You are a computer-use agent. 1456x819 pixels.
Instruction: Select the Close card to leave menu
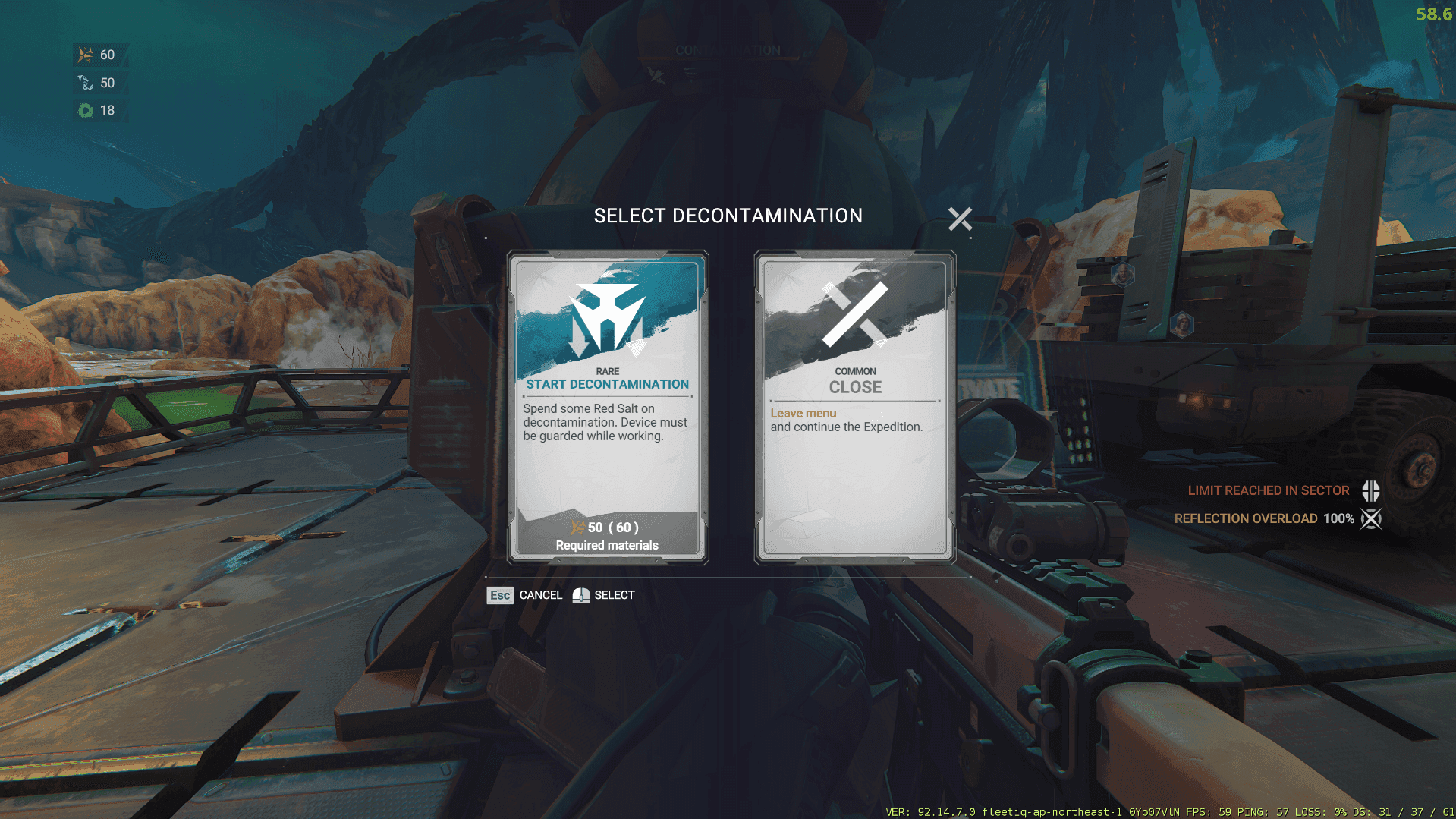pos(854,408)
